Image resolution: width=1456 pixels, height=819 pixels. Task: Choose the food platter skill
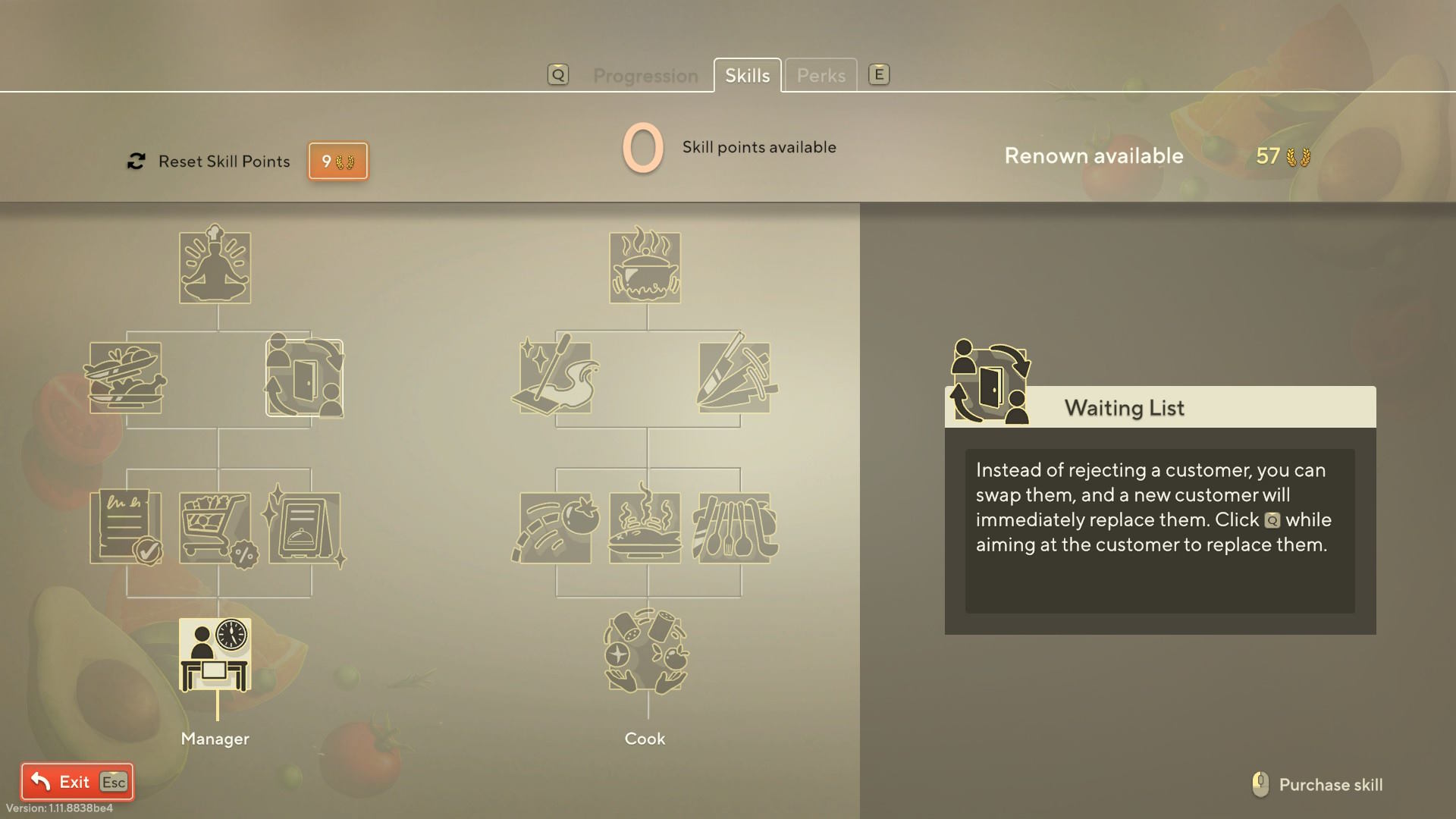pyautogui.click(x=126, y=378)
